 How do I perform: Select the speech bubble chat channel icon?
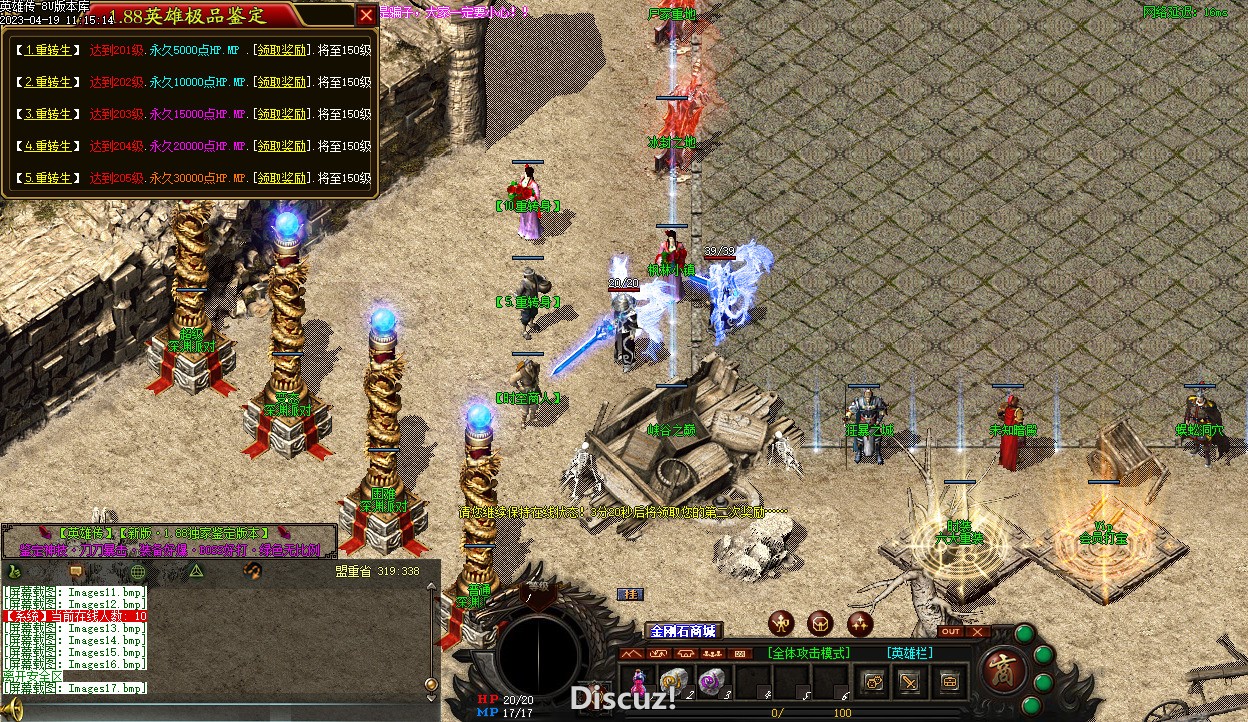pos(75,572)
